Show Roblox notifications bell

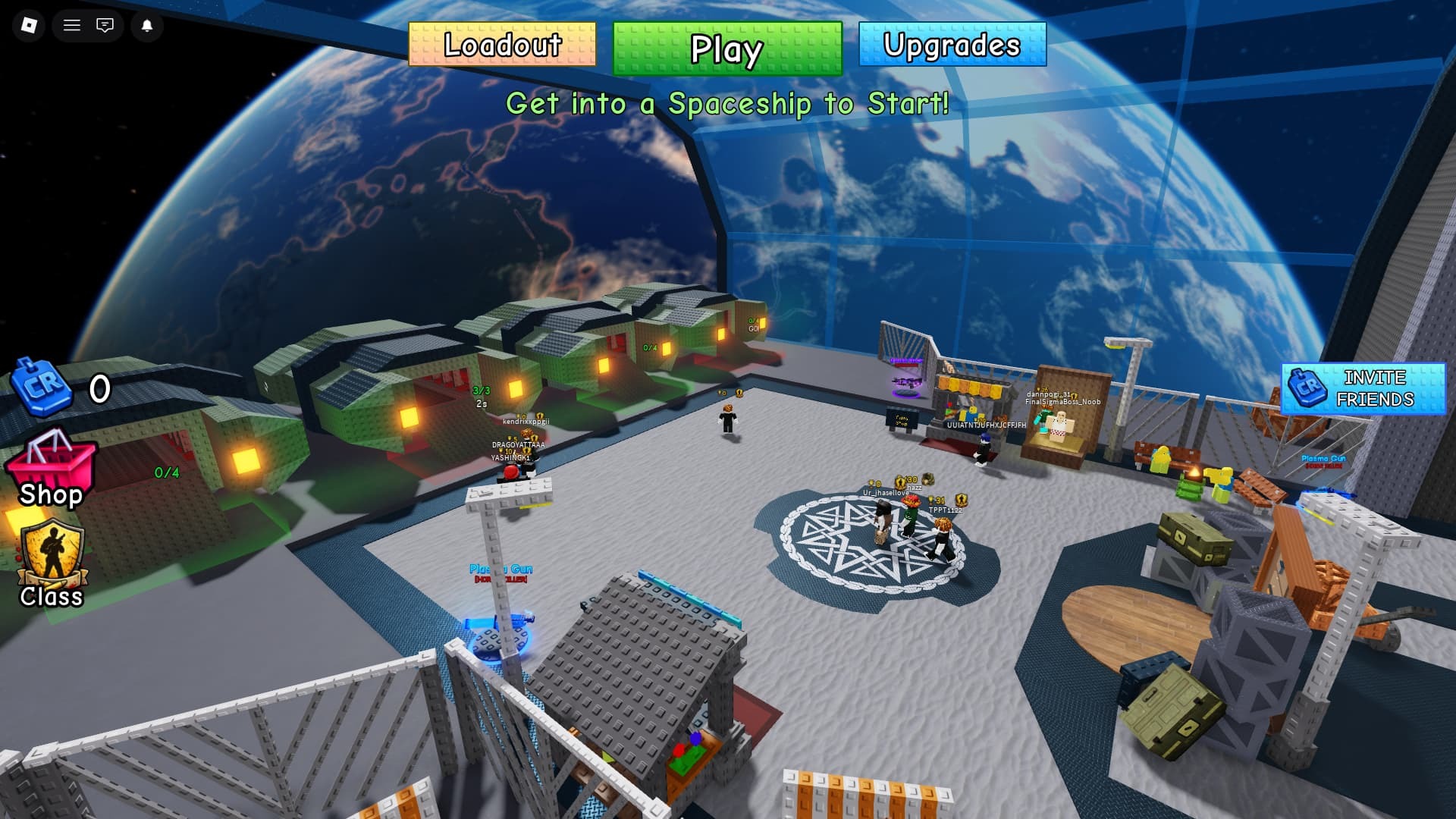(147, 26)
